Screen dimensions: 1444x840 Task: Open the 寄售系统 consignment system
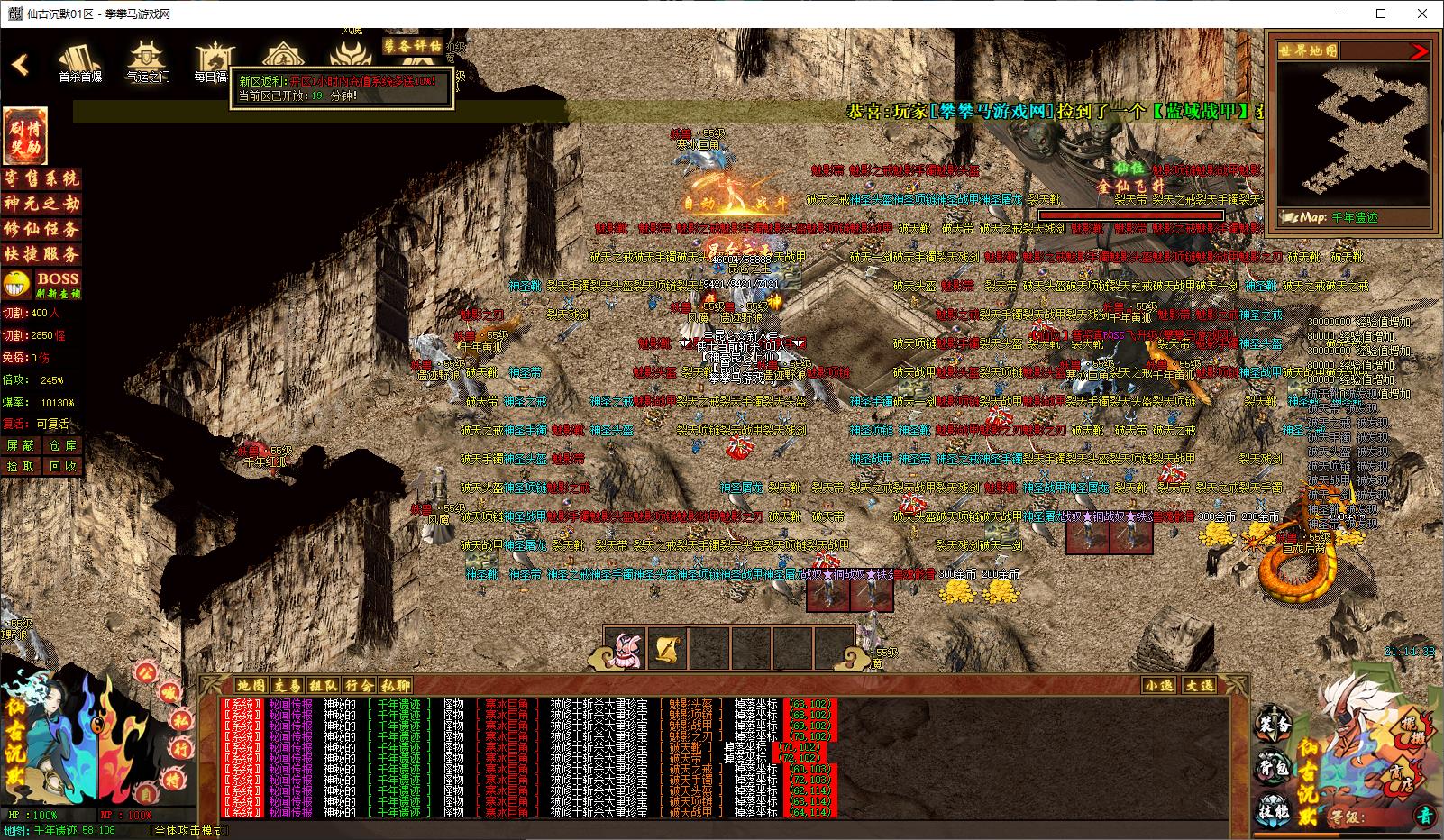[41, 178]
